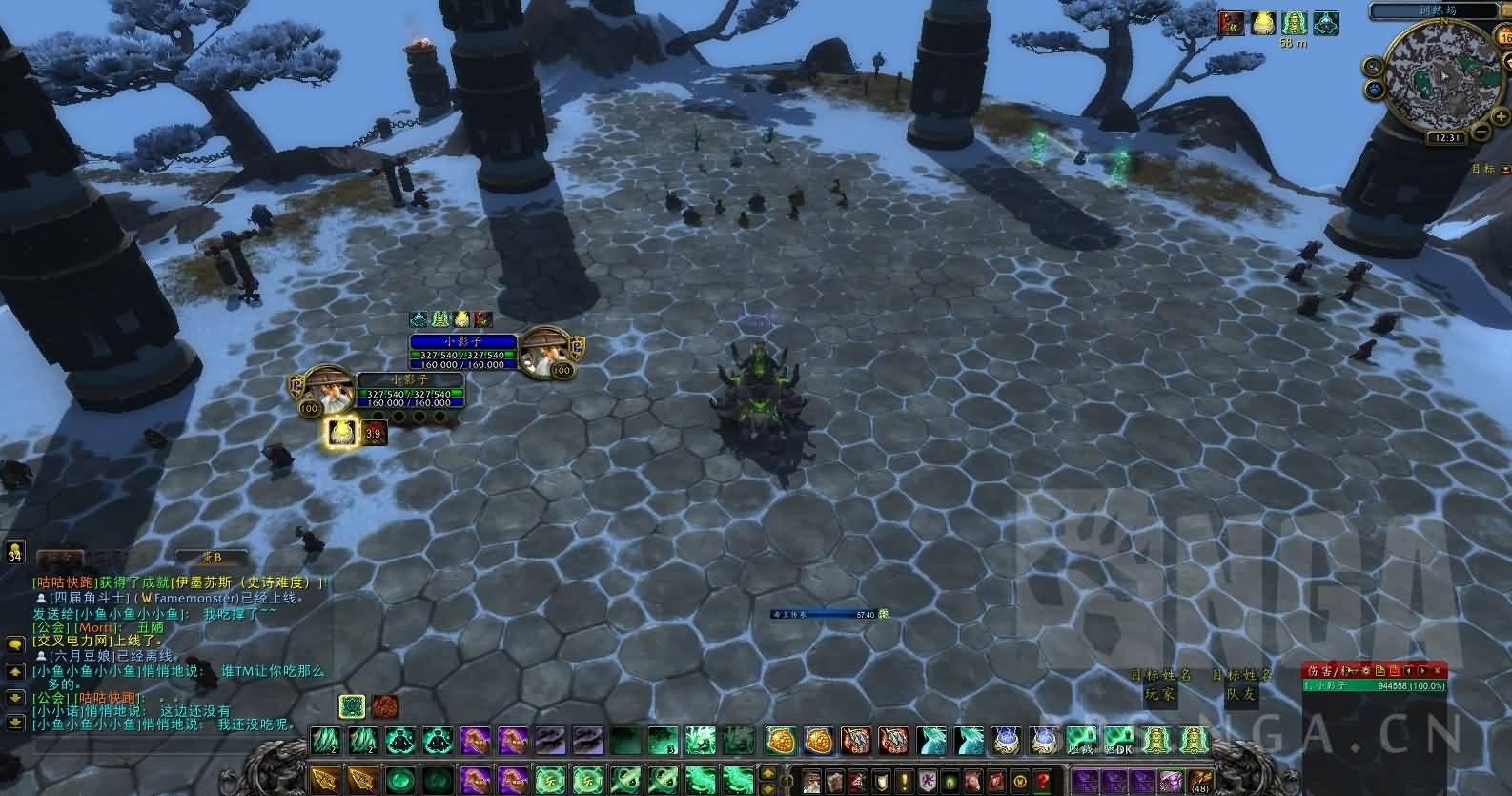Select the red-brown stance icon

[x=385, y=706]
